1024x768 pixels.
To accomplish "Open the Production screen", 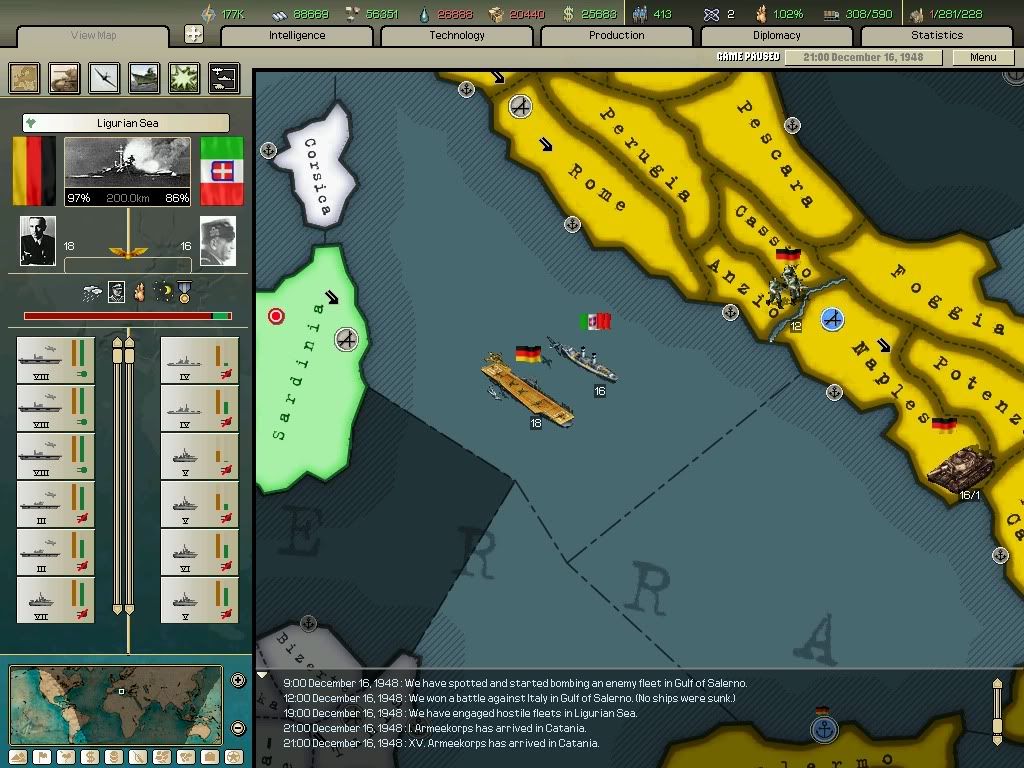I will (x=616, y=36).
